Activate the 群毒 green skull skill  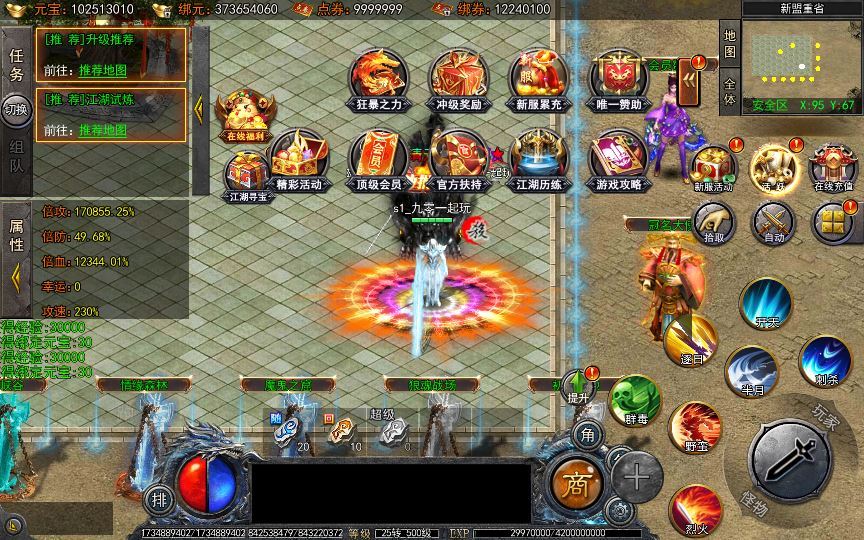[x=635, y=399]
